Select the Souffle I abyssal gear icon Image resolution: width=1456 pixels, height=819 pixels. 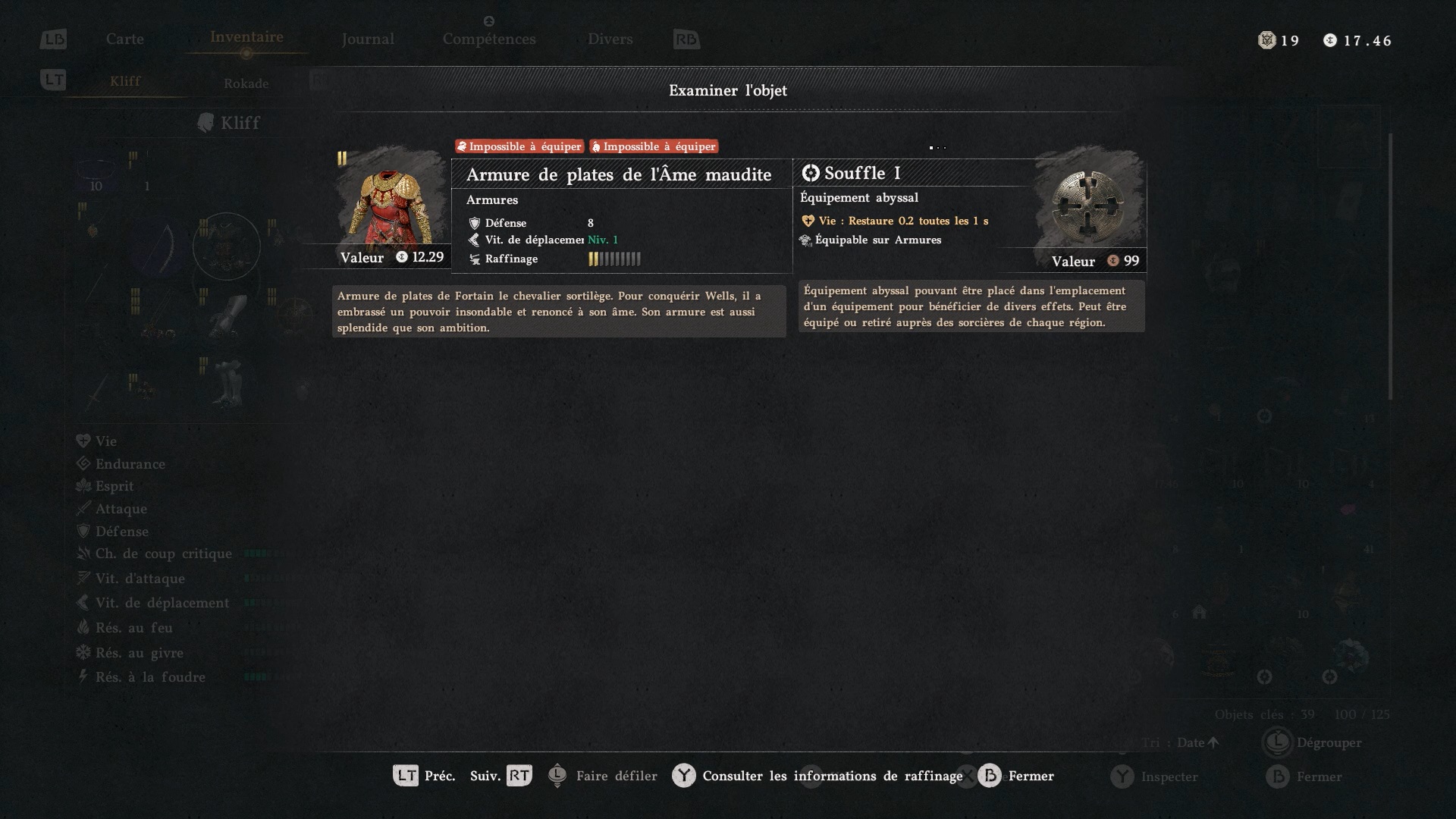click(1089, 205)
